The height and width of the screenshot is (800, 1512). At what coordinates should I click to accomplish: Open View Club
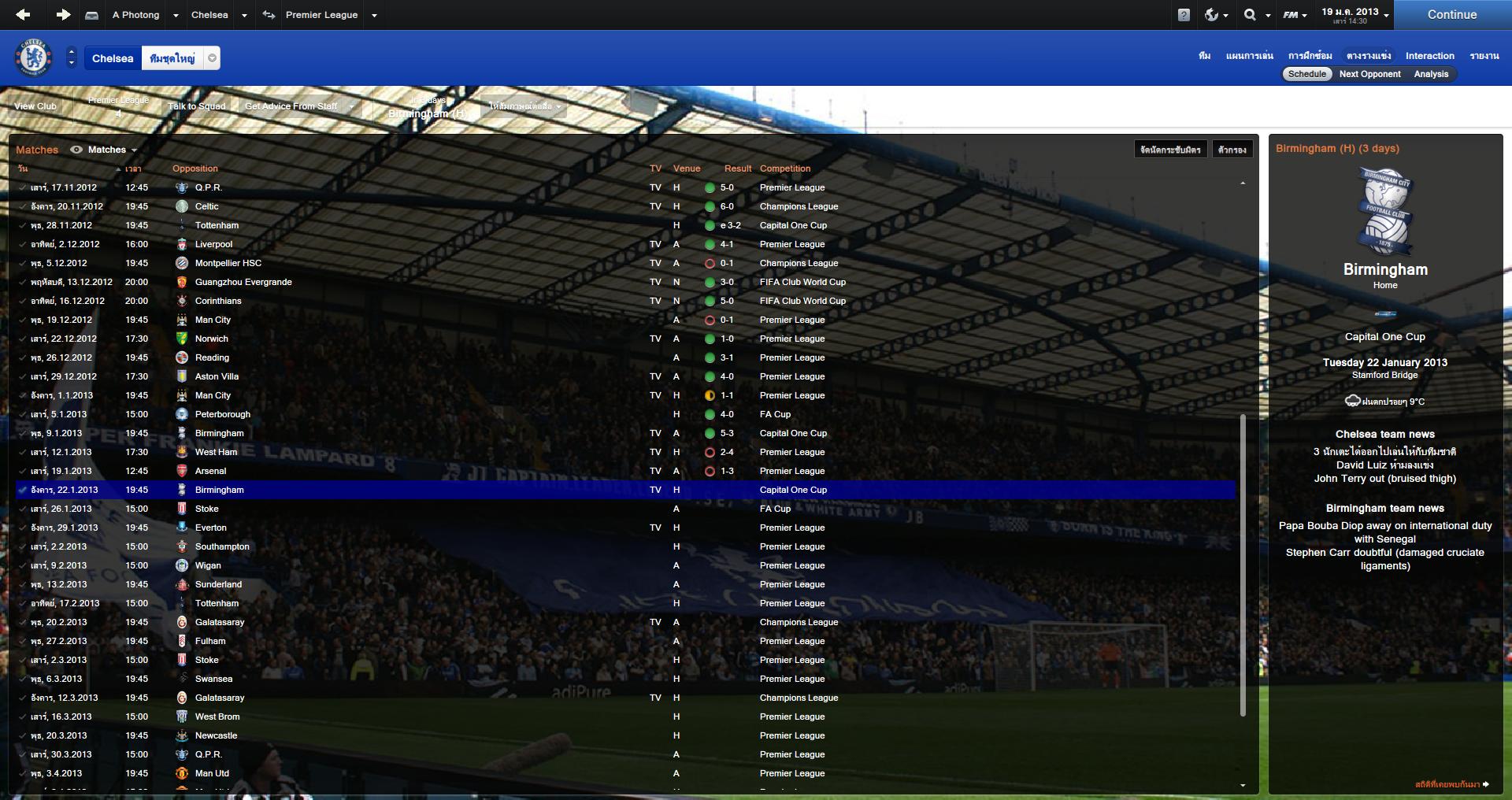(35, 106)
